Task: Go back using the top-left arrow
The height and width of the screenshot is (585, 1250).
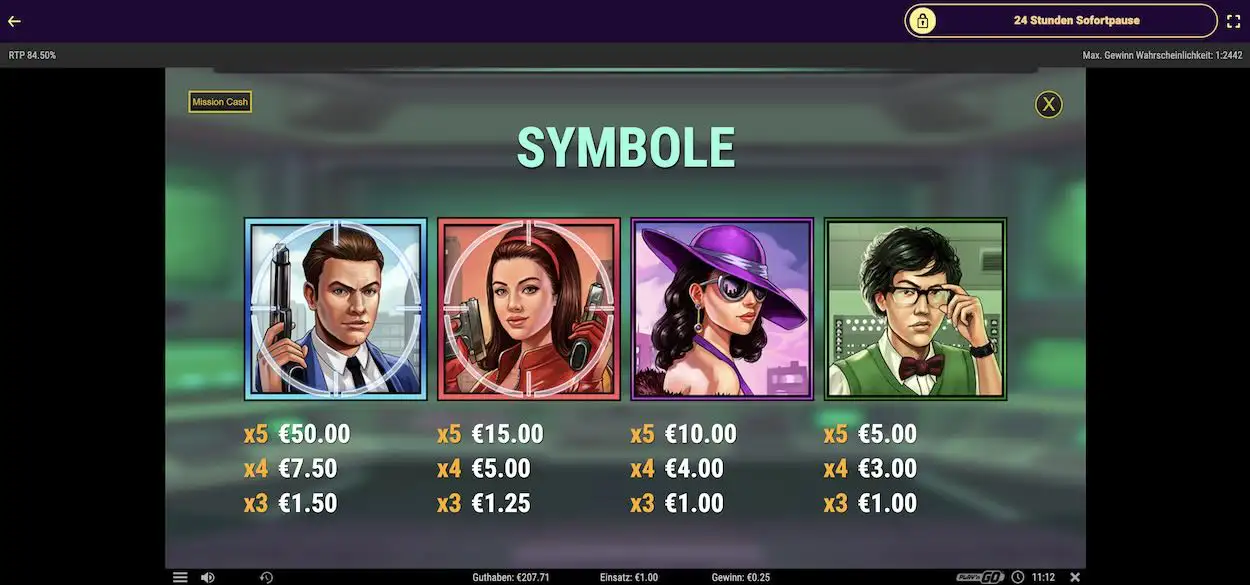Action: [x=14, y=21]
